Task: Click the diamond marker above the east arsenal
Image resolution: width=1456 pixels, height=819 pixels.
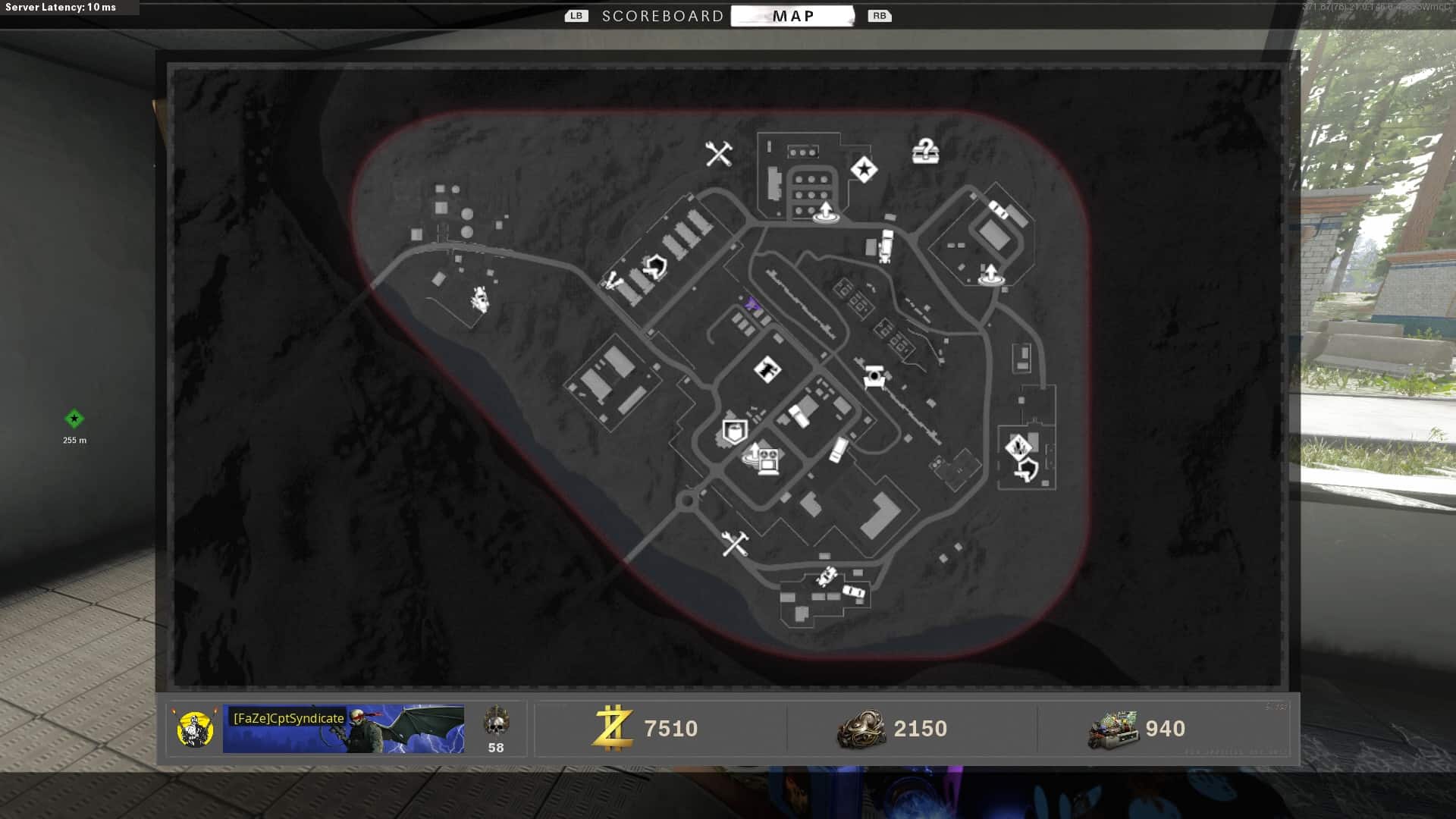Action: [1018, 446]
